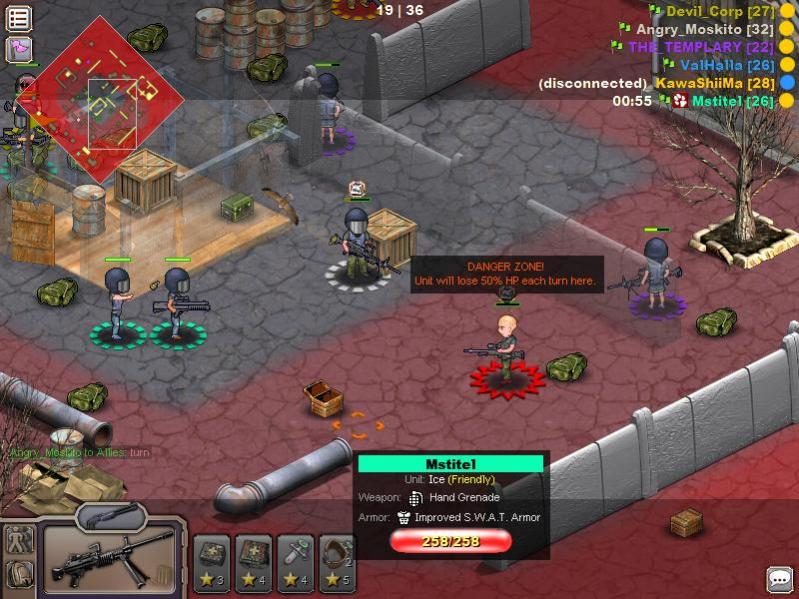799x599 pixels.
Task: Open the backpack inventory button
Action: (x=20, y=574)
